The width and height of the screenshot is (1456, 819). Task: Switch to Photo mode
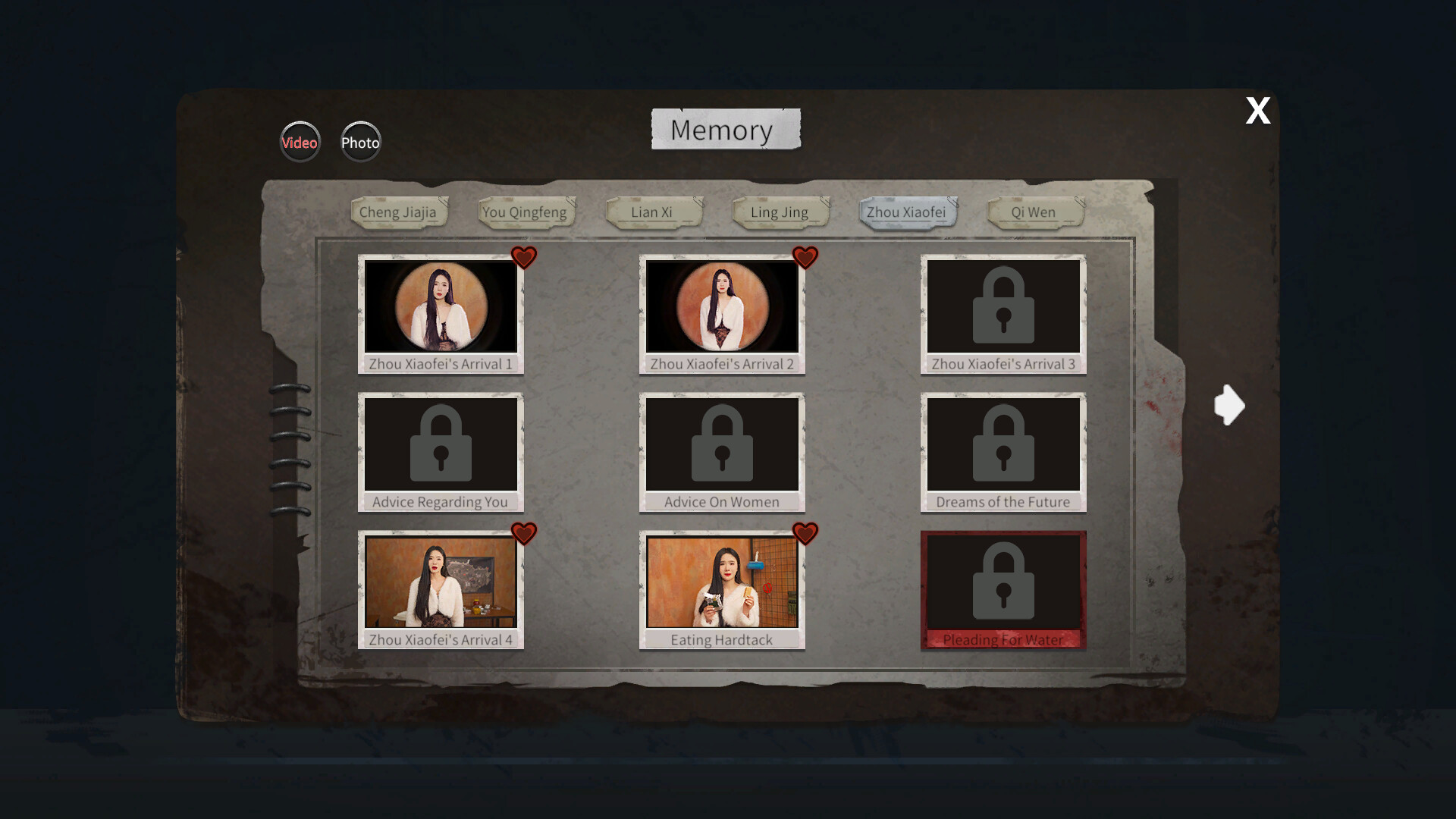[360, 142]
